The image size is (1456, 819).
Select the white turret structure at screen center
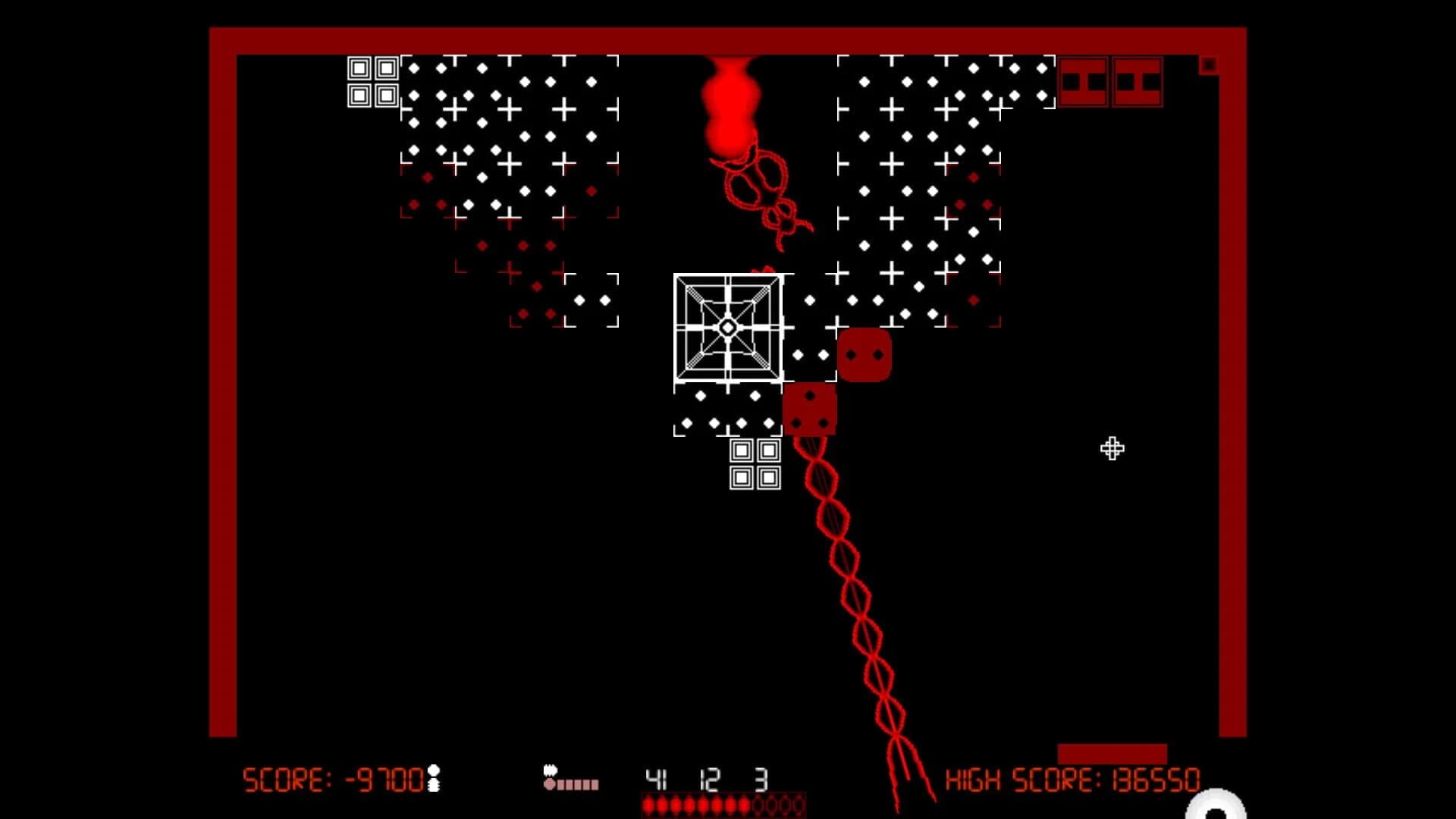[x=727, y=328]
